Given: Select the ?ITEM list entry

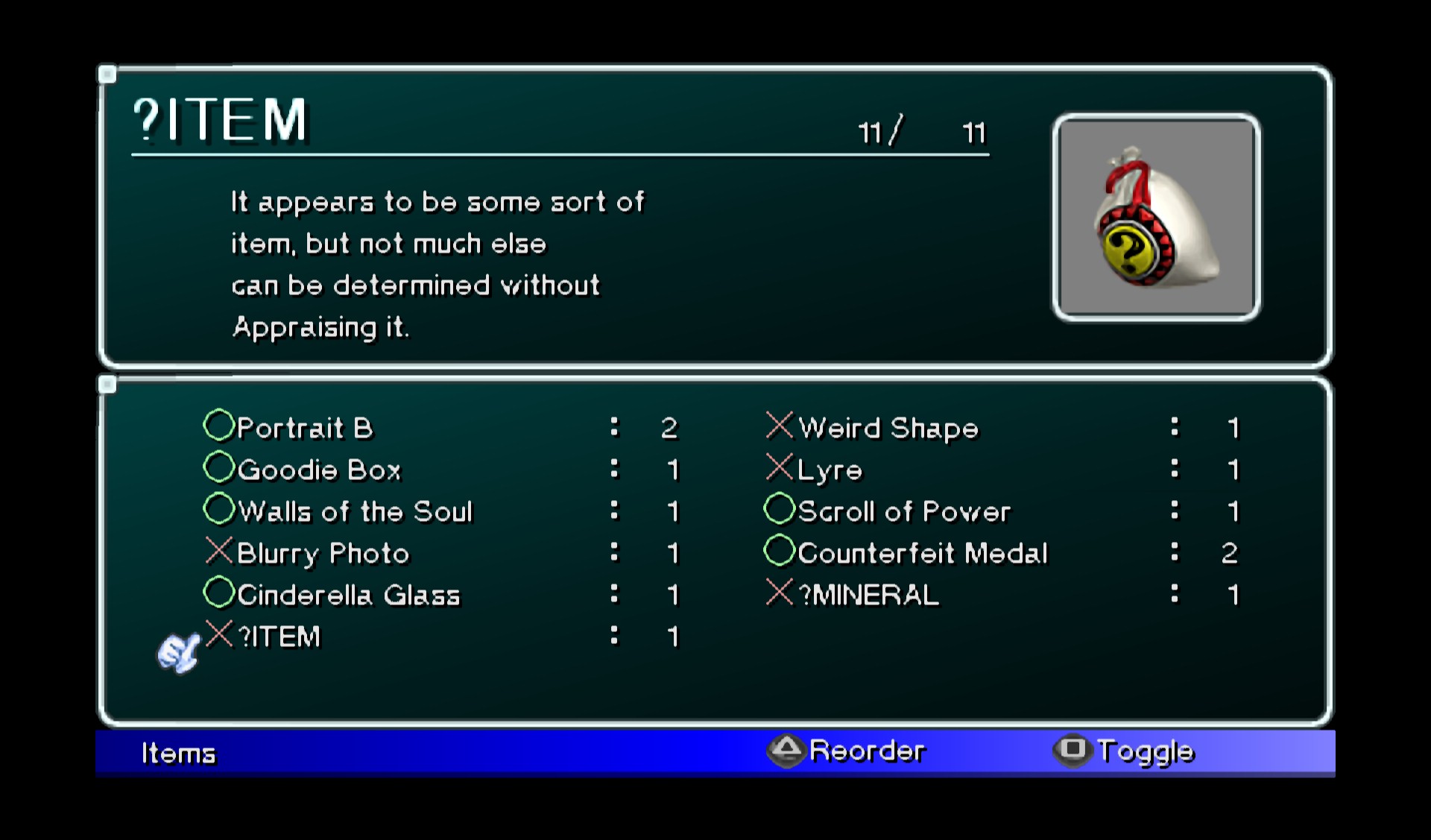Looking at the screenshot, I should (279, 637).
